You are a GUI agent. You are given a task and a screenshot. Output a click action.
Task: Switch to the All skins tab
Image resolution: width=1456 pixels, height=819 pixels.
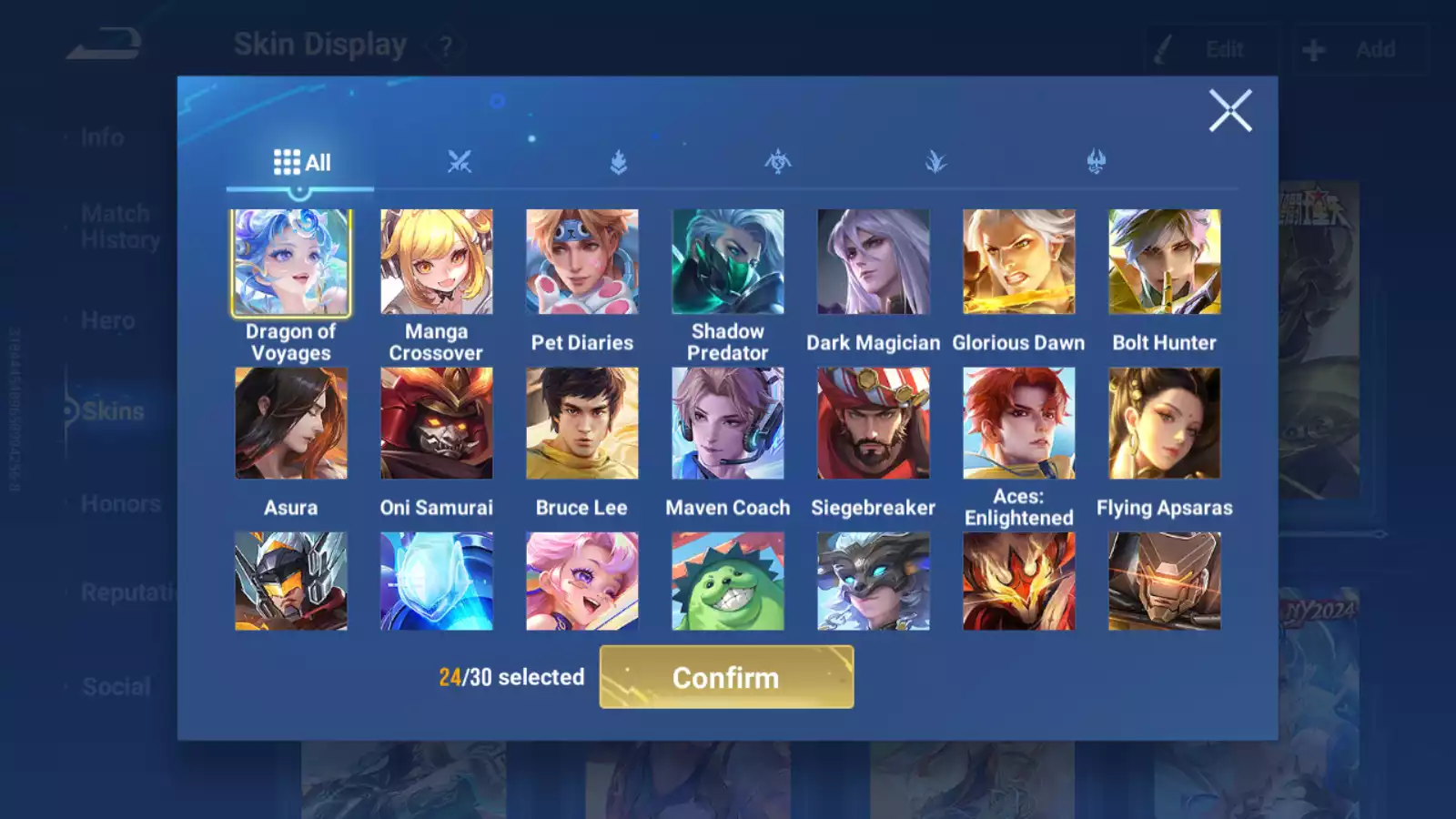pyautogui.click(x=301, y=163)
